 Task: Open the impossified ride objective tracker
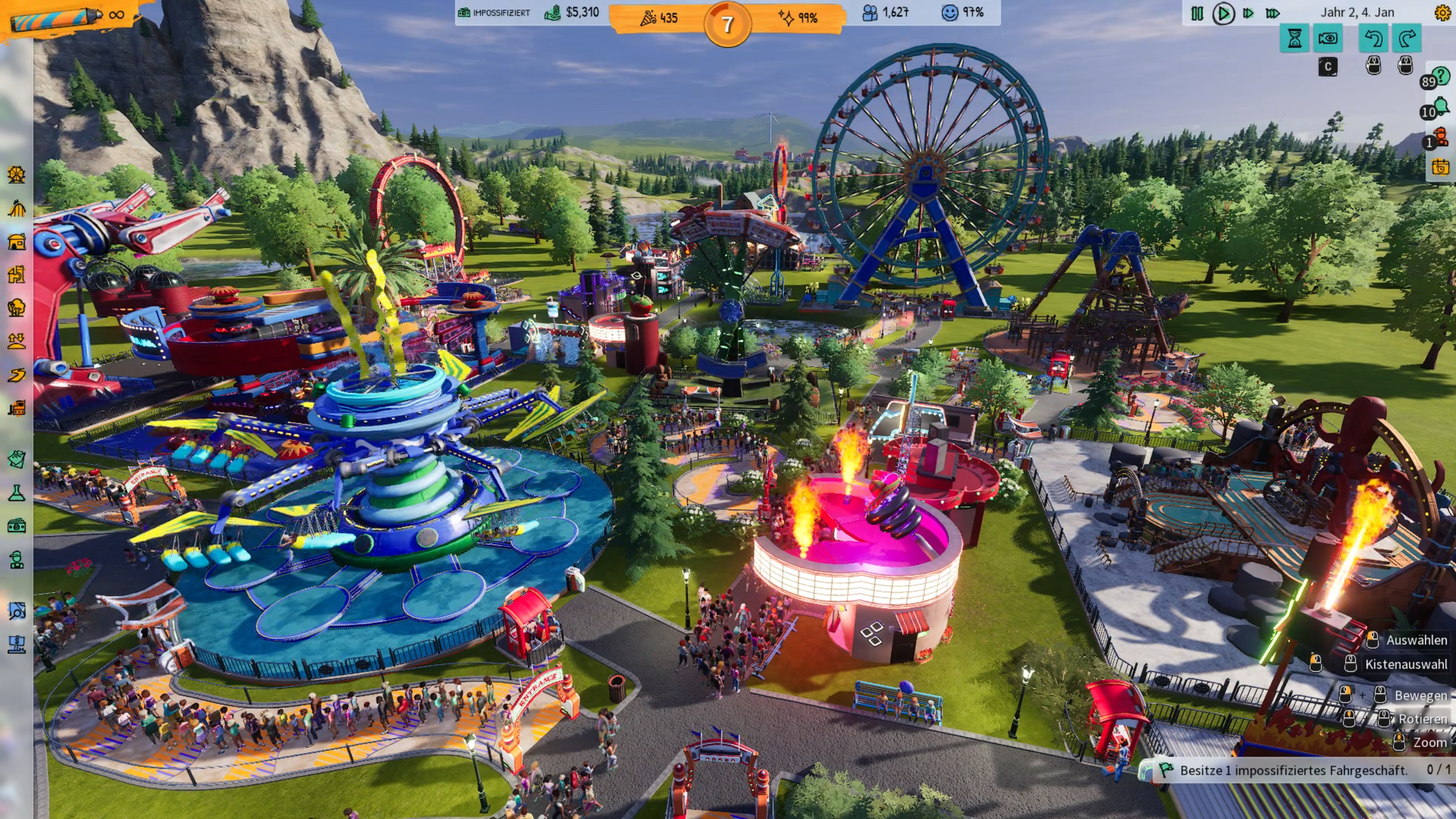pyautogui.click(x=1297, y=770)
